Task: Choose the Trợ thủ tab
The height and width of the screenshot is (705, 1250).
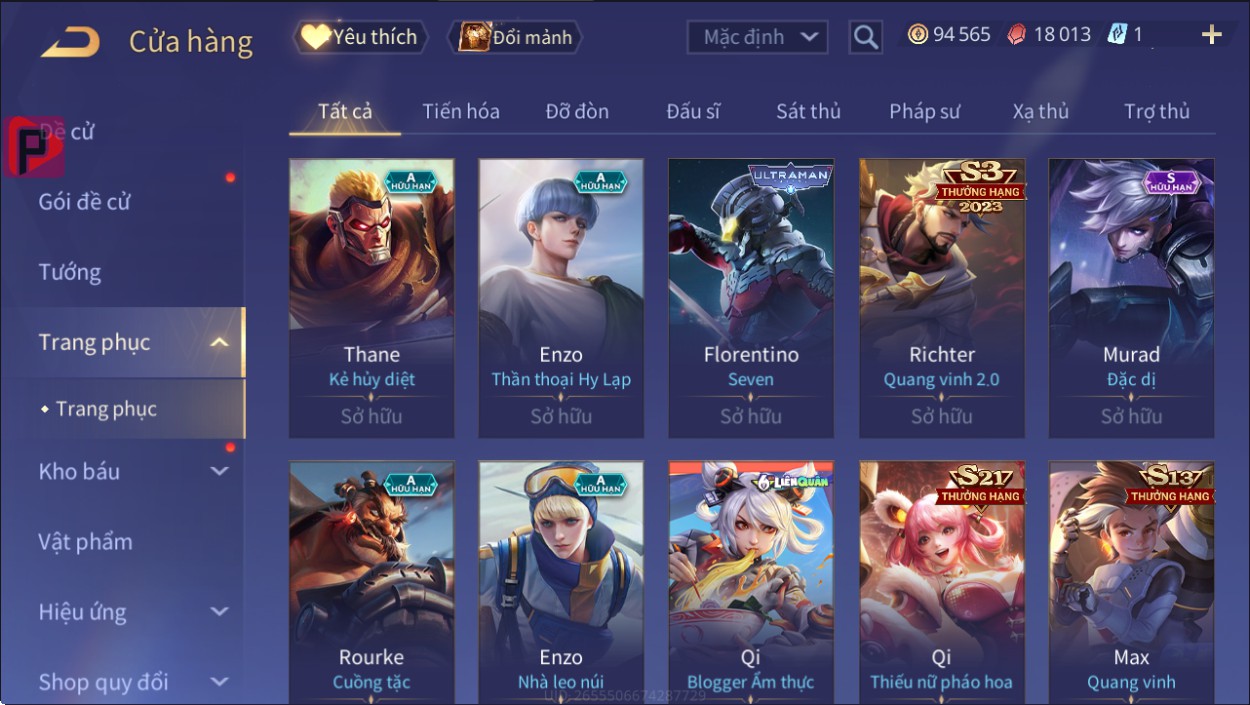Action: coord(1157,112)
